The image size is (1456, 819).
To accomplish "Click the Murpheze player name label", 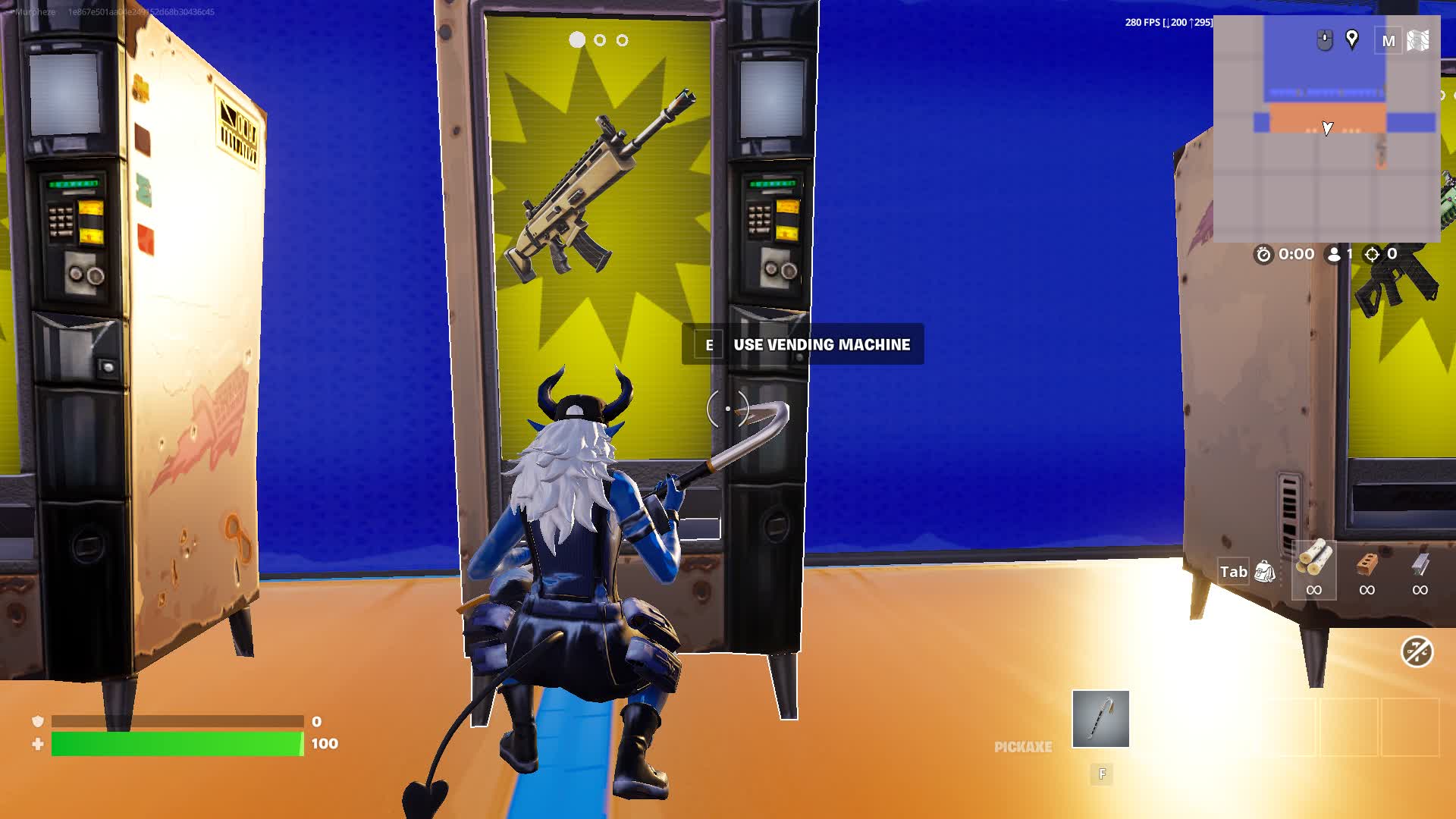I will 34,11.
